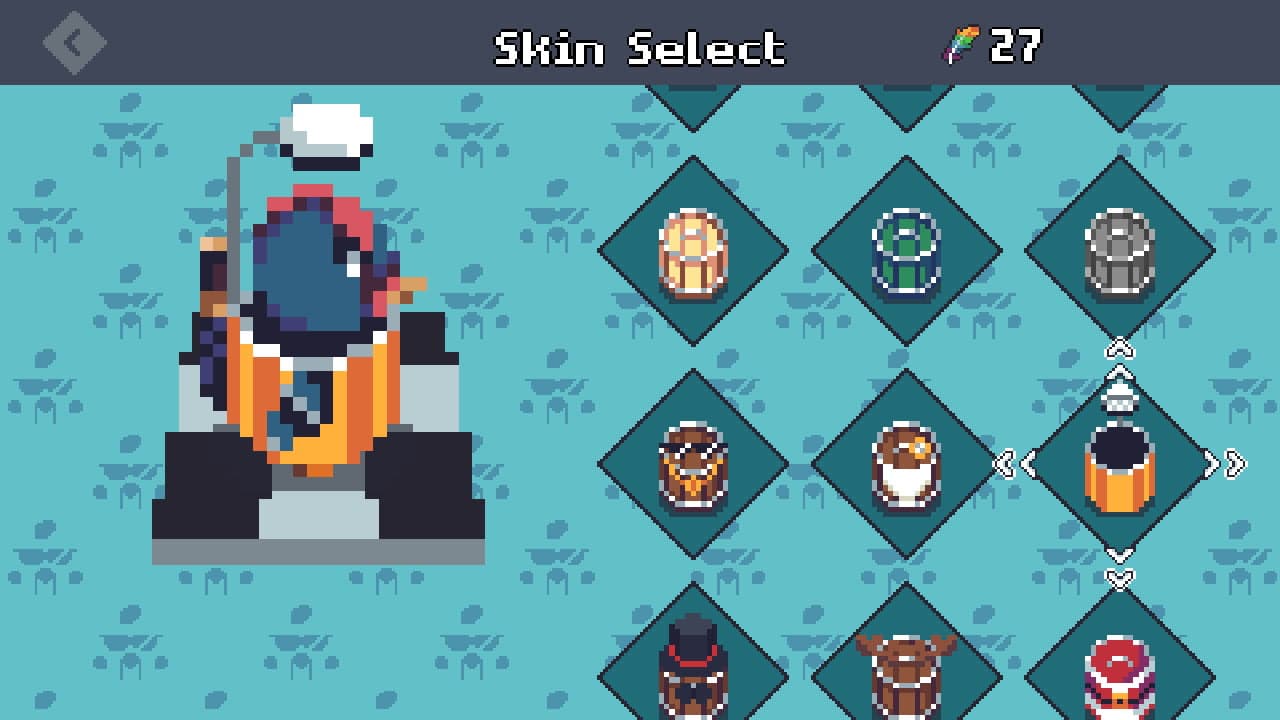
Task: Select the green barrel skin
Action: [x=905, y=250]
